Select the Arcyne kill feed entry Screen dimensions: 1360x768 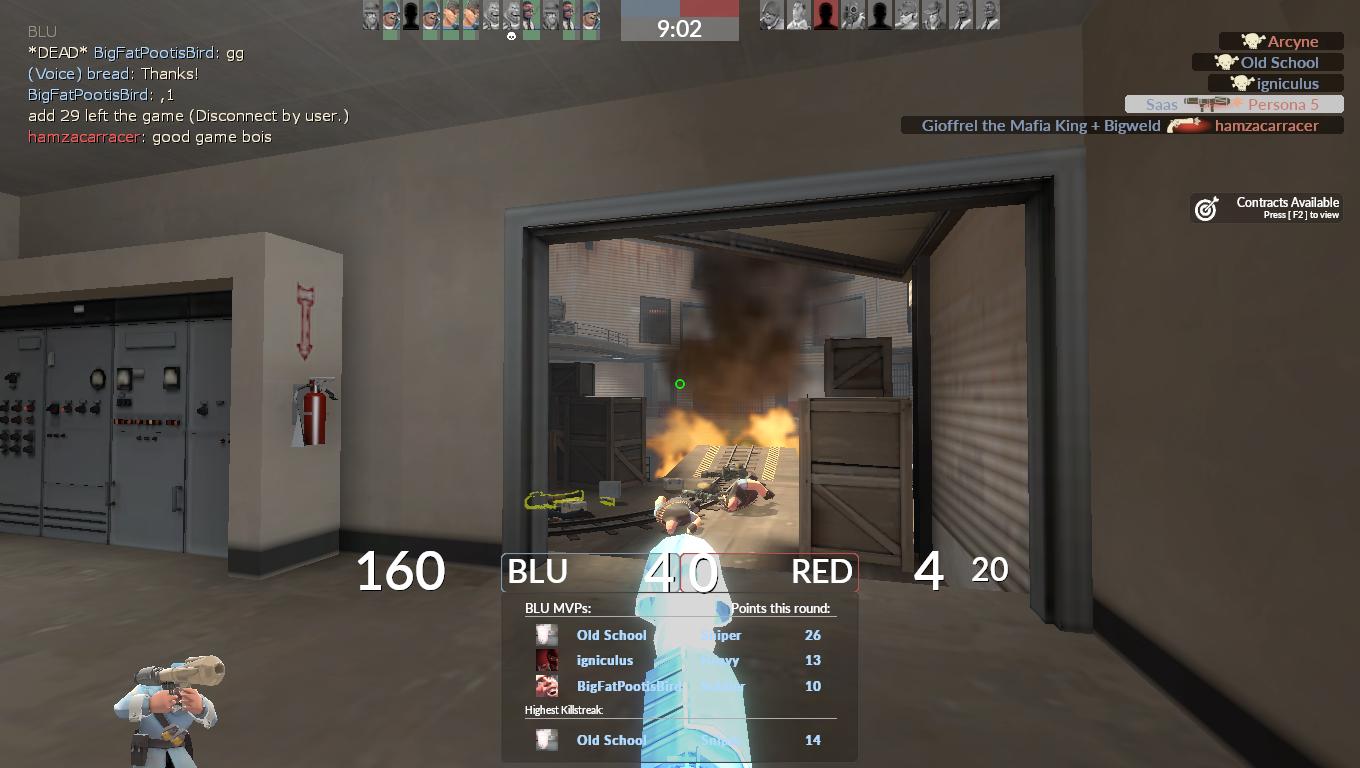point(1281,41)
